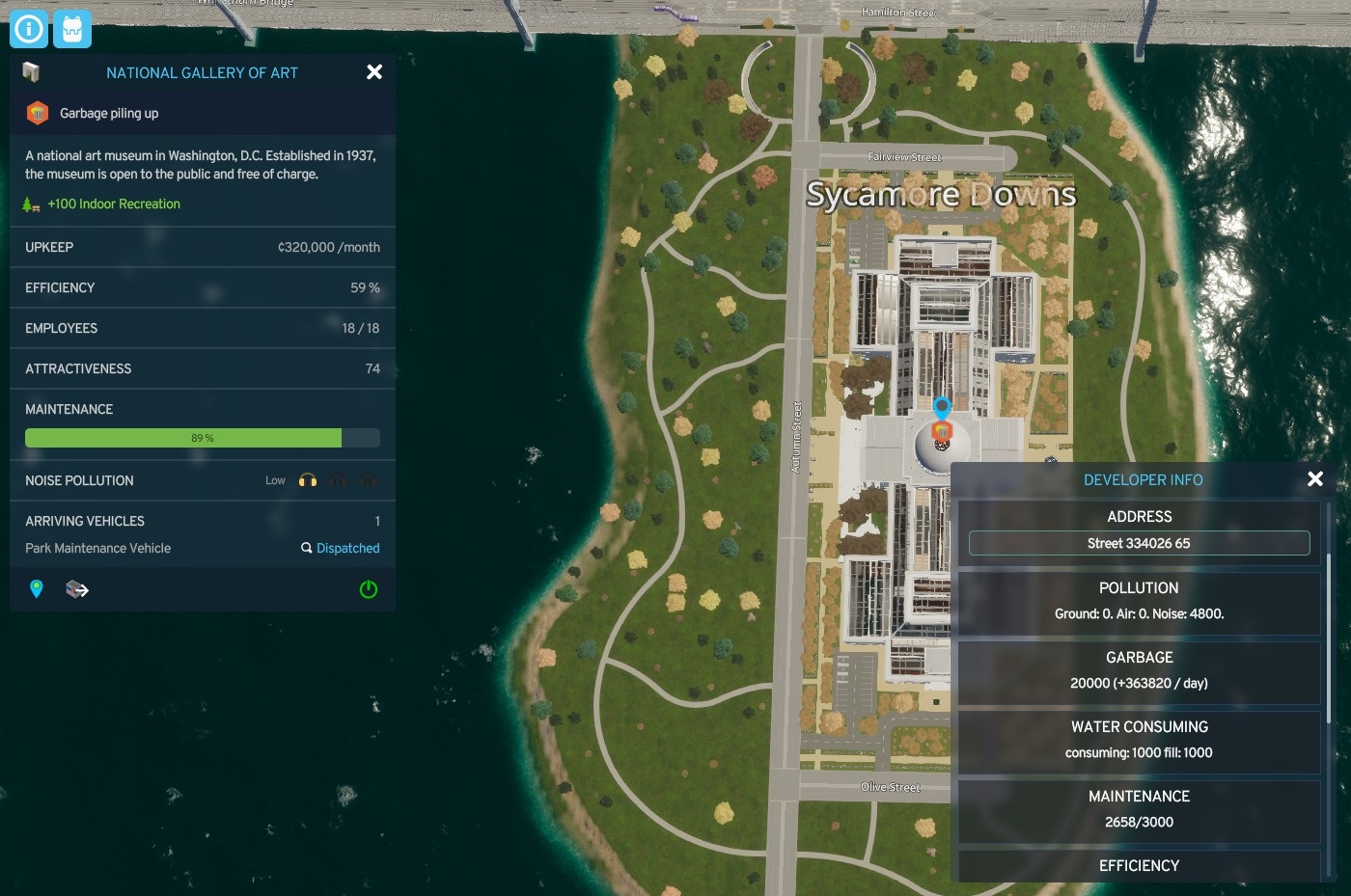Screen dimensions: 1351x896
Task: Click the magnifier icon beside Dispatched
Action: pyautogui.click(x=306, y=548)
